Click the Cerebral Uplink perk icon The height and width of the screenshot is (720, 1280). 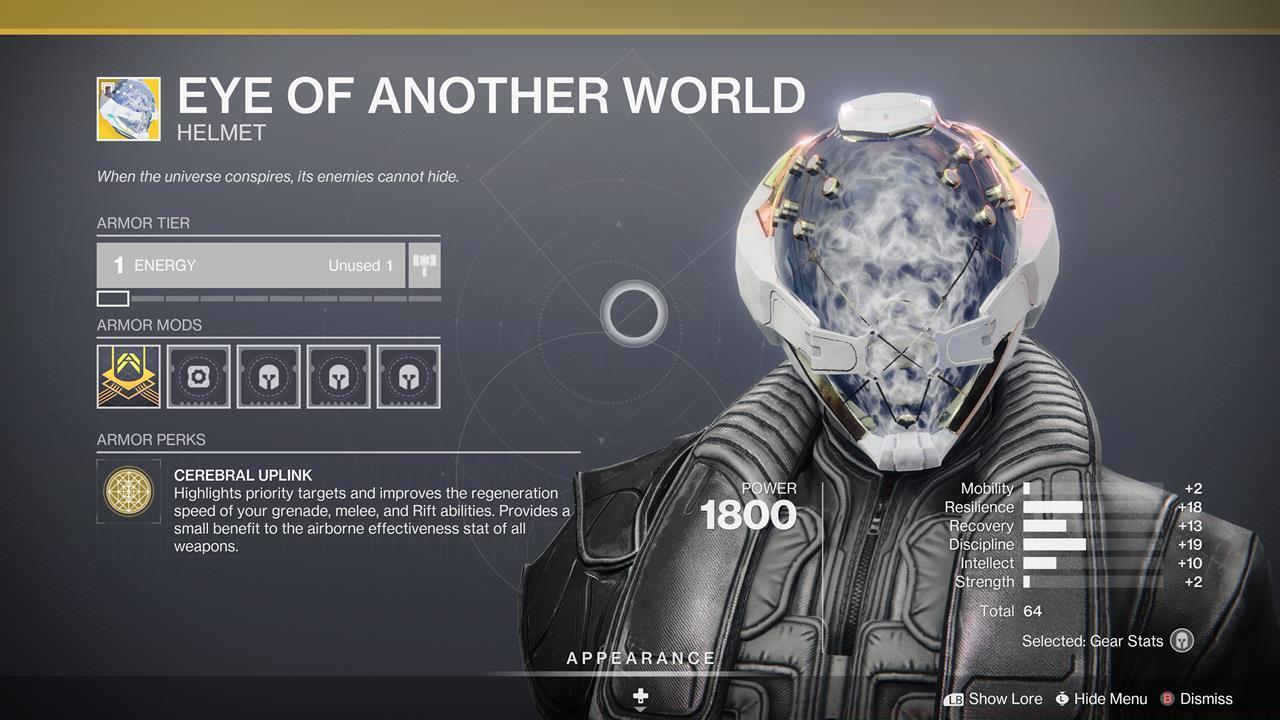pos(128,492)
